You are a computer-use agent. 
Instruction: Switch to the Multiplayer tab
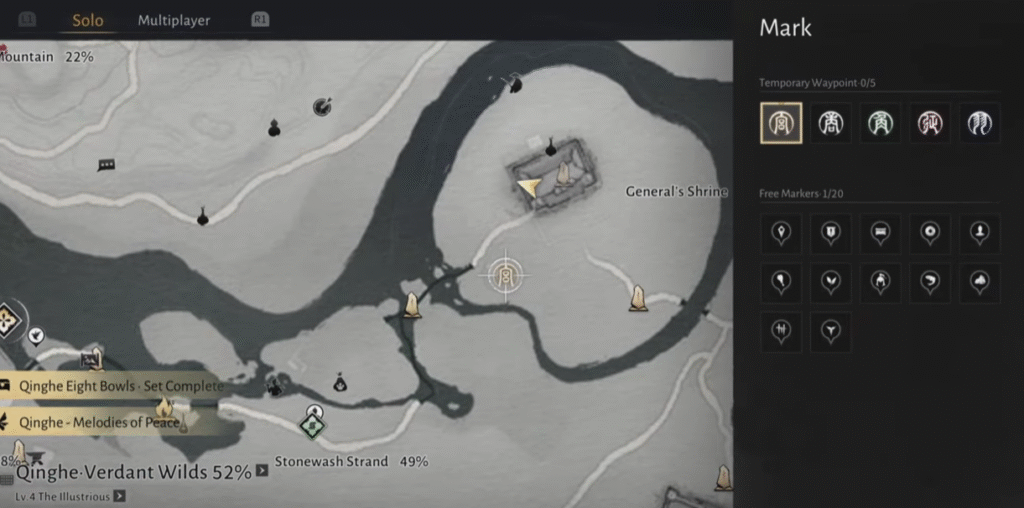[x=174, y=20]
